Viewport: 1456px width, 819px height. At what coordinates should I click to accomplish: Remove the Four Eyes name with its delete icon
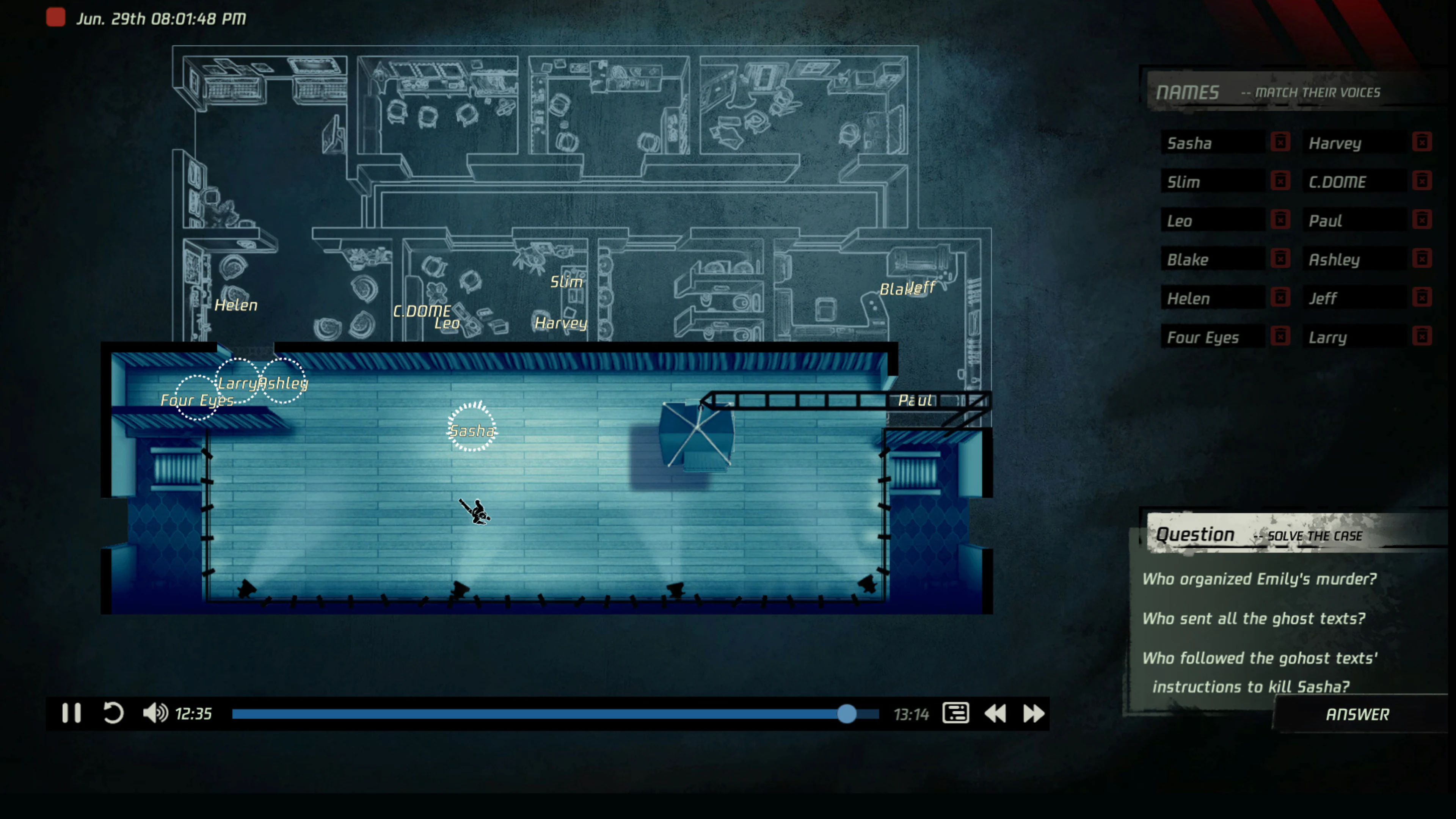(1280, 336)
